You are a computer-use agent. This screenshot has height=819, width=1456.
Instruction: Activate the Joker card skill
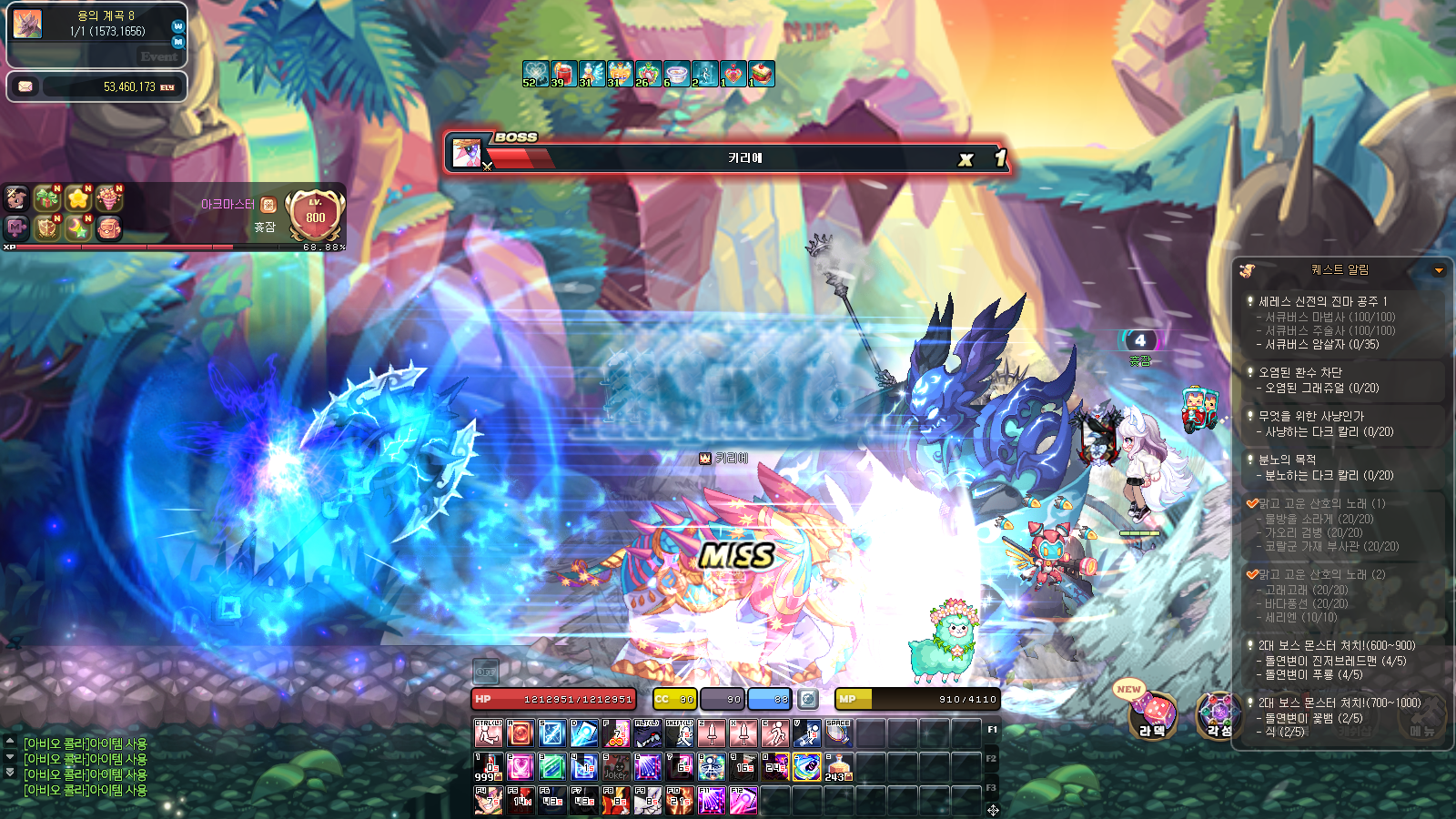click(x=615, y=766)
